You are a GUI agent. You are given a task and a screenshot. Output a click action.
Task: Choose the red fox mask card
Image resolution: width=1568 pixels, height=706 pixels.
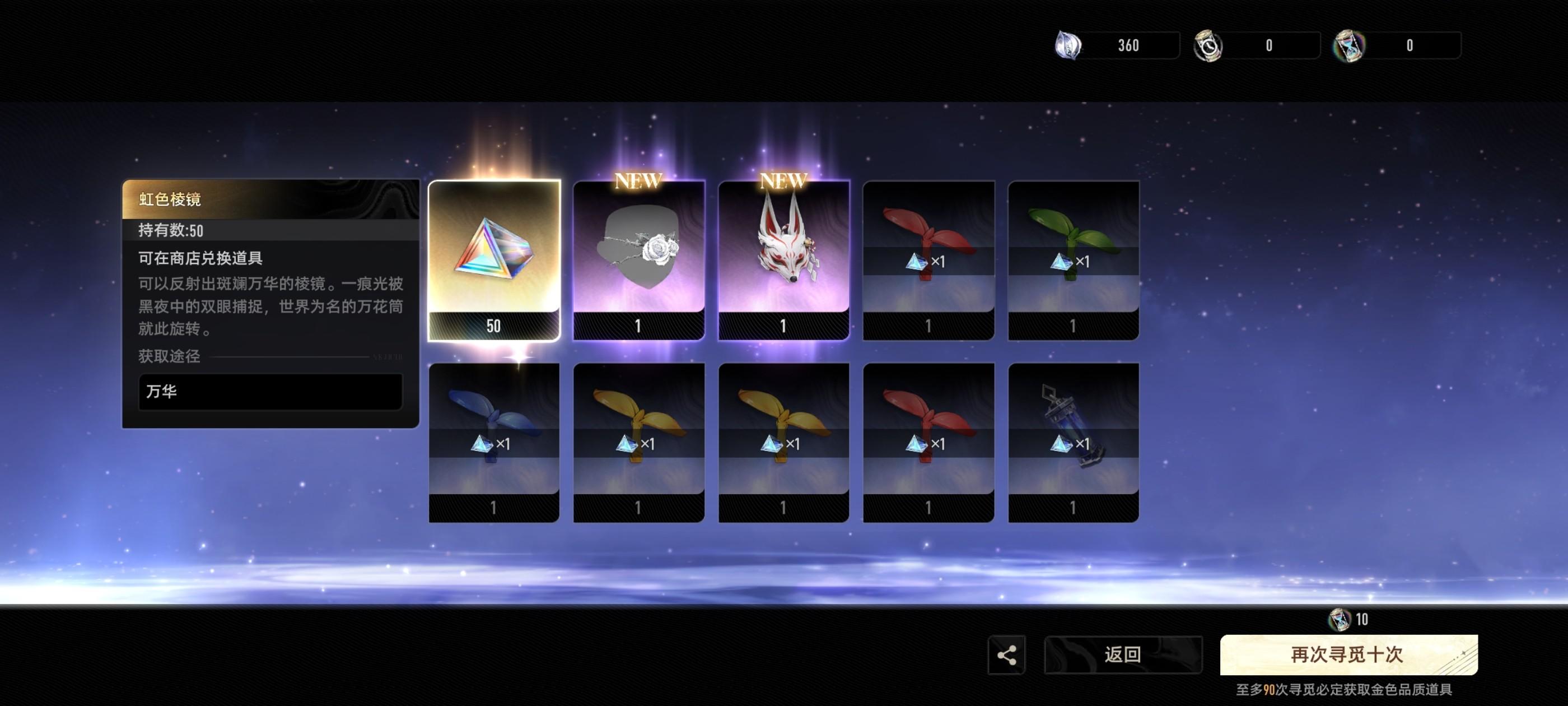[783, 260]
